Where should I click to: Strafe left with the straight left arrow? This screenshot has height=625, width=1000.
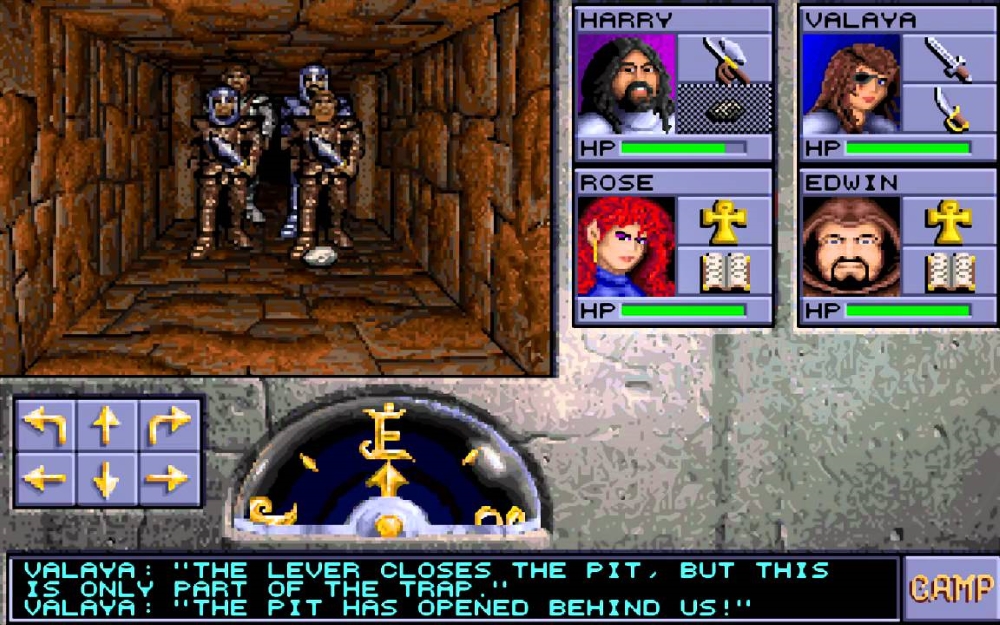coord(45,480)
